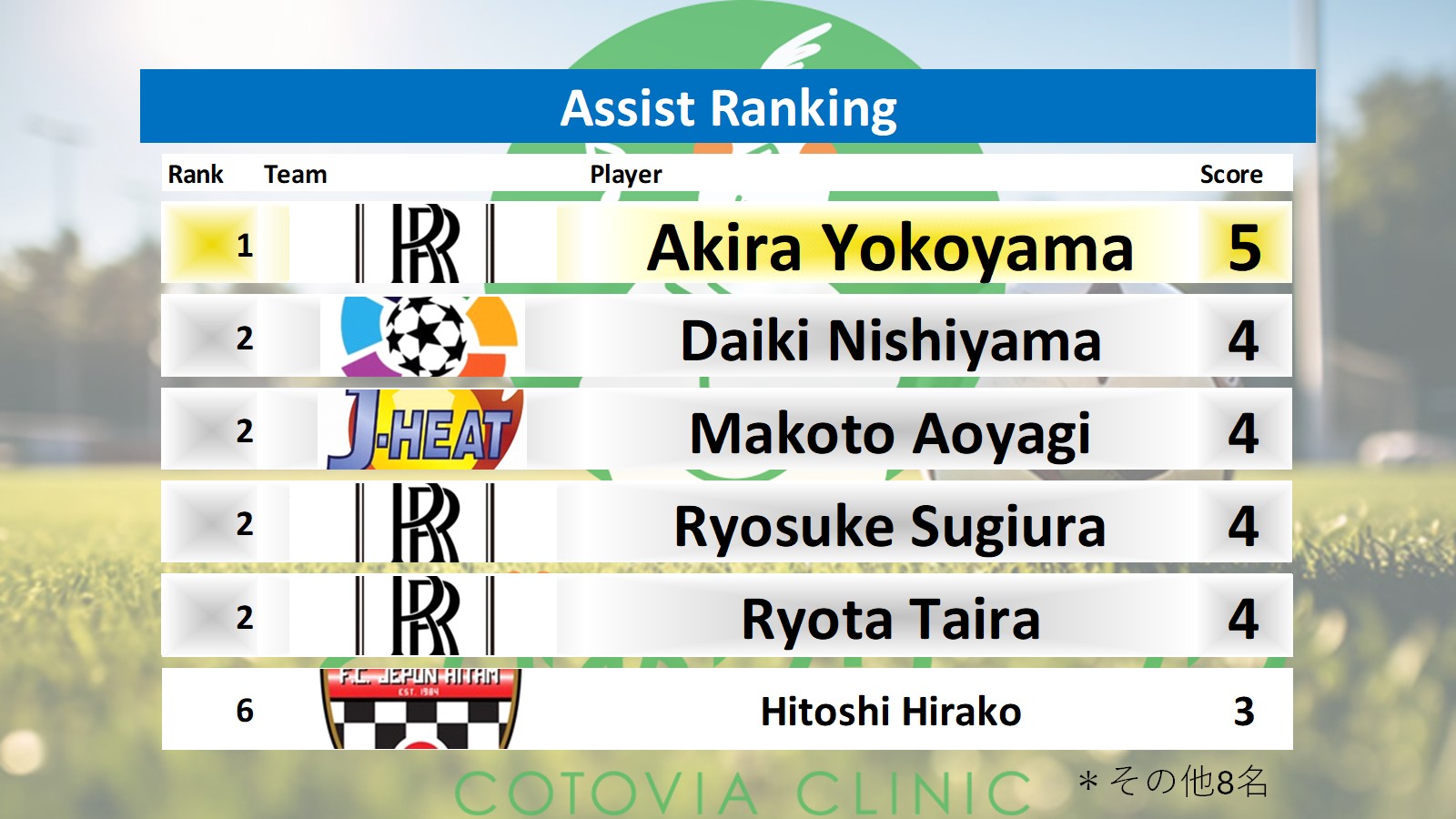Choose the Daiki Nishiyama row
Viewport: 1456px width, 819px height.
point(890,340)
